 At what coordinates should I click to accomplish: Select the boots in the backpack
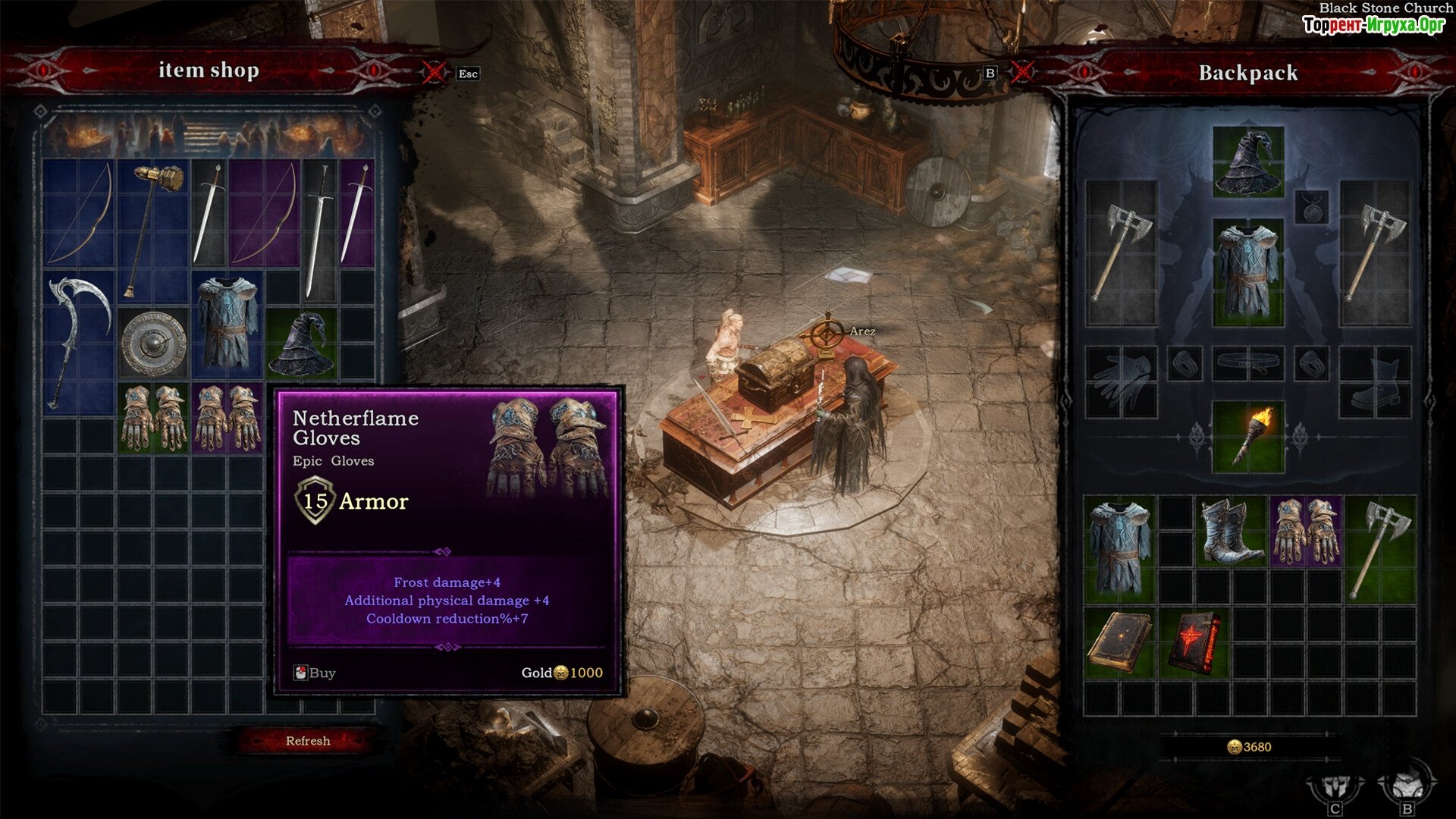1229,532
